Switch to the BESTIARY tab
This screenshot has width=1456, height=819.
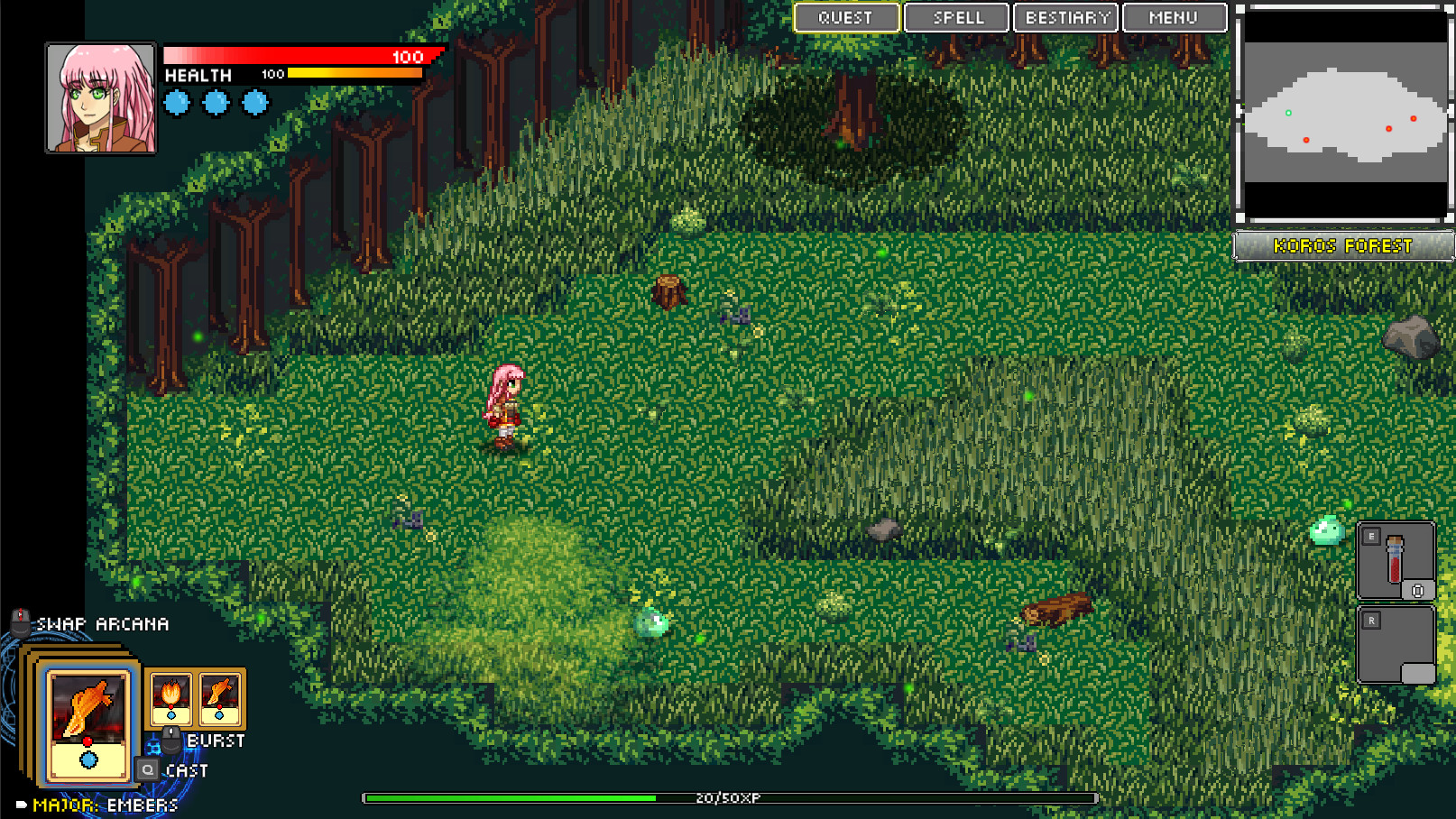[x=1064, y=17]
